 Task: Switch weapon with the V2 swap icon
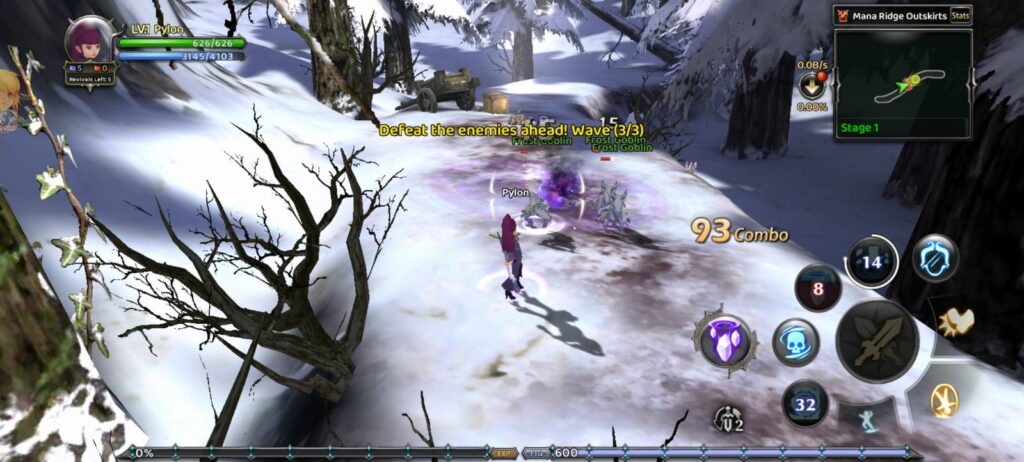click(730, 419)
